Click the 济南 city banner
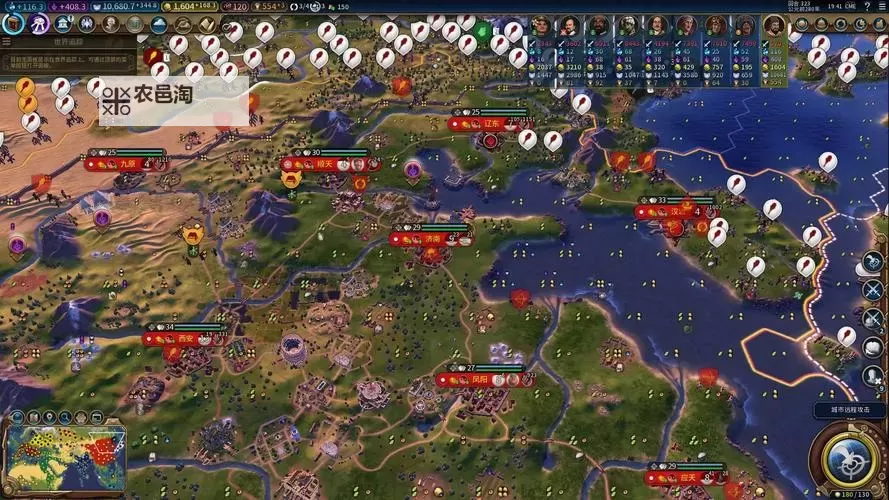The image size is (889, 500). (431, 239)
